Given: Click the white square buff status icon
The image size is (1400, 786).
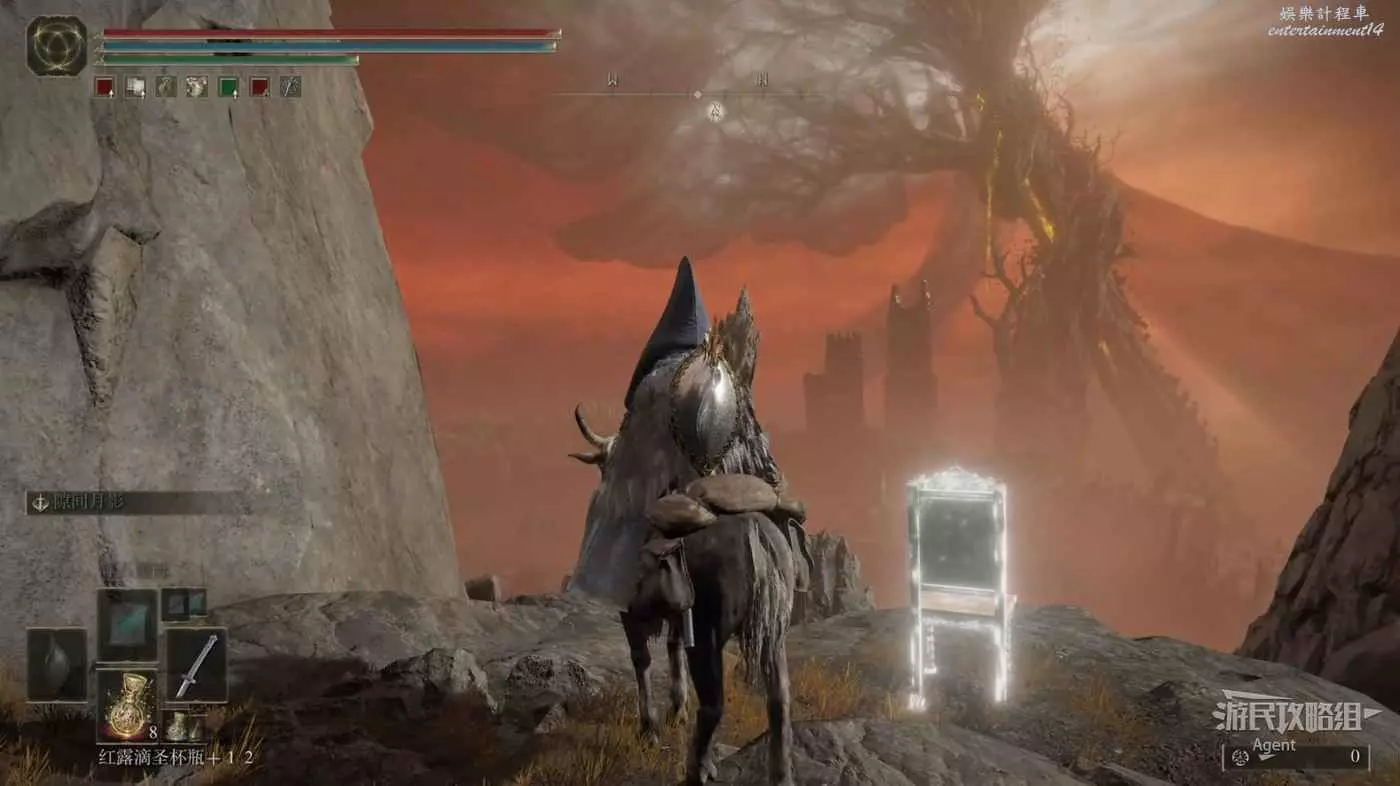Looking at the screenshot, I should (x=135, y=87).
